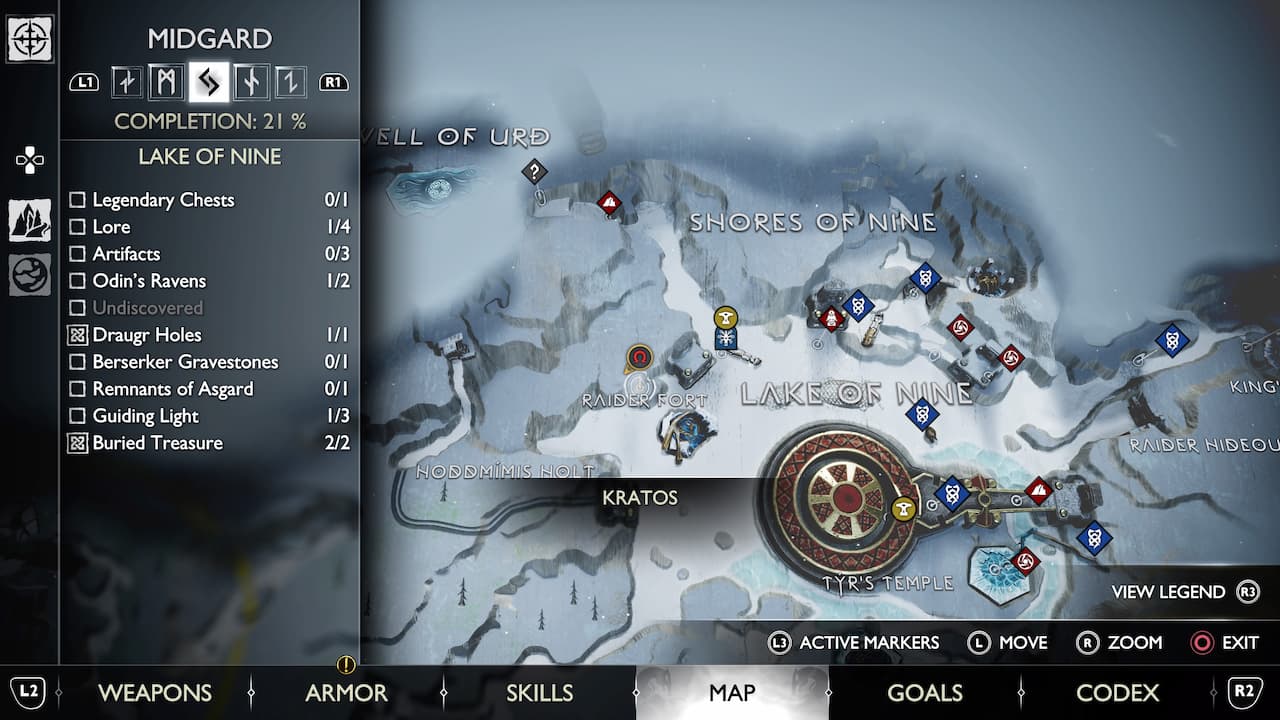Toggle the Lore checkbox
This screenshot has width=1280, height=720.
pyautogui.click(x=77, y=227)
